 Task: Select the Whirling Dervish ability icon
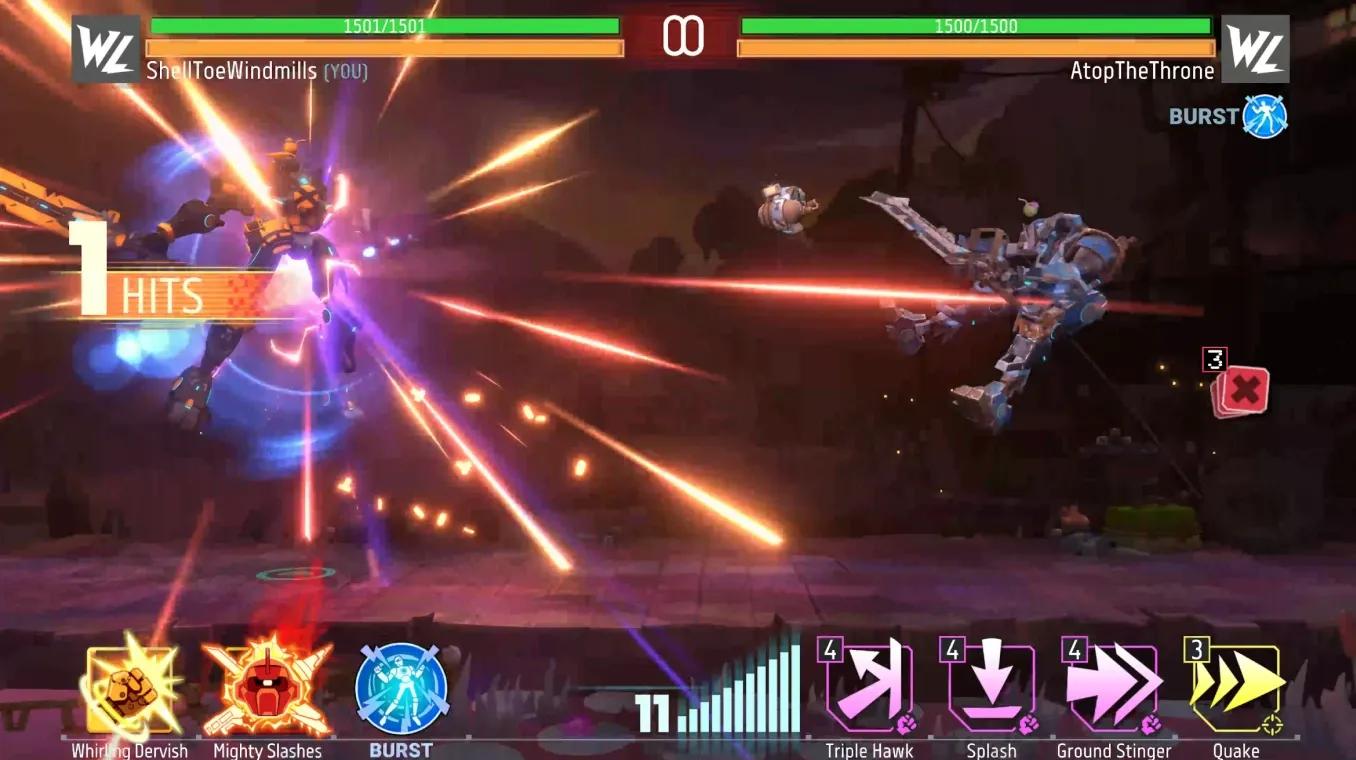click(128, 690)
